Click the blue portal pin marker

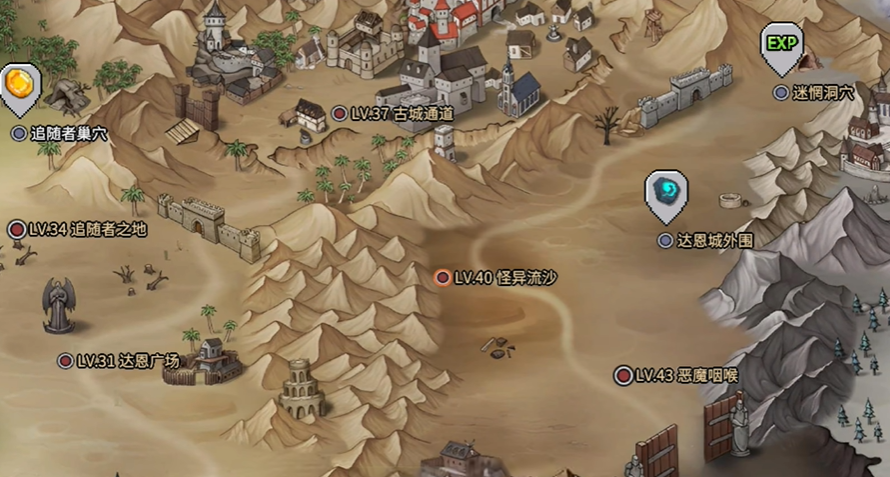pyautogui.click(x=666, y=191)
